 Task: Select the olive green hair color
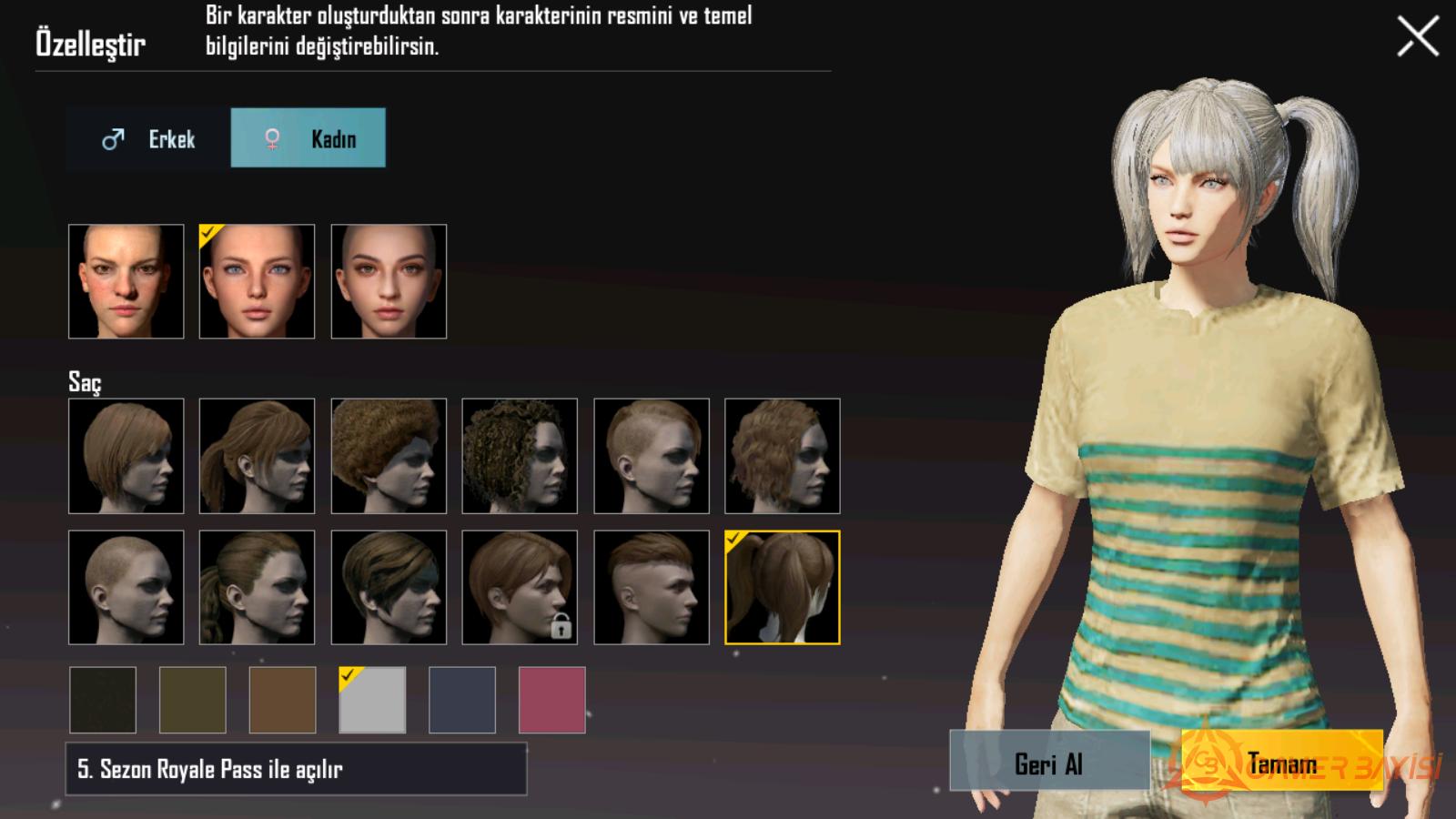click(x=193, y=700)
